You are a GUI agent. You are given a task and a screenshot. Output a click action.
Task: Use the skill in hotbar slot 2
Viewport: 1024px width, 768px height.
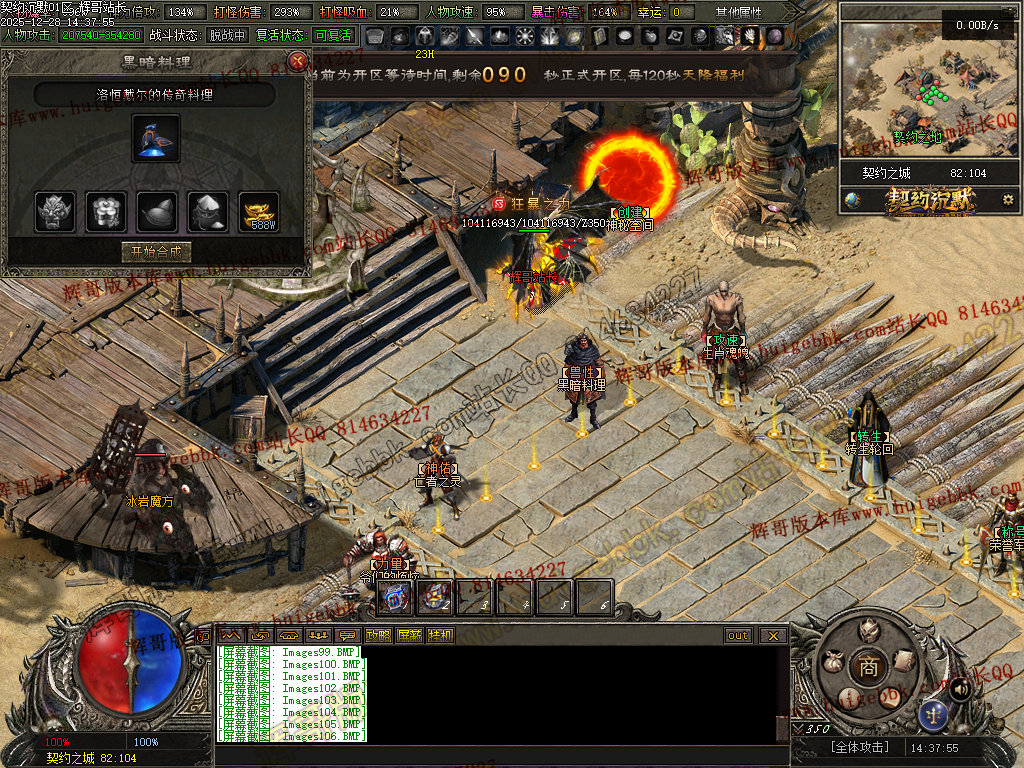[x=435, y=597]
